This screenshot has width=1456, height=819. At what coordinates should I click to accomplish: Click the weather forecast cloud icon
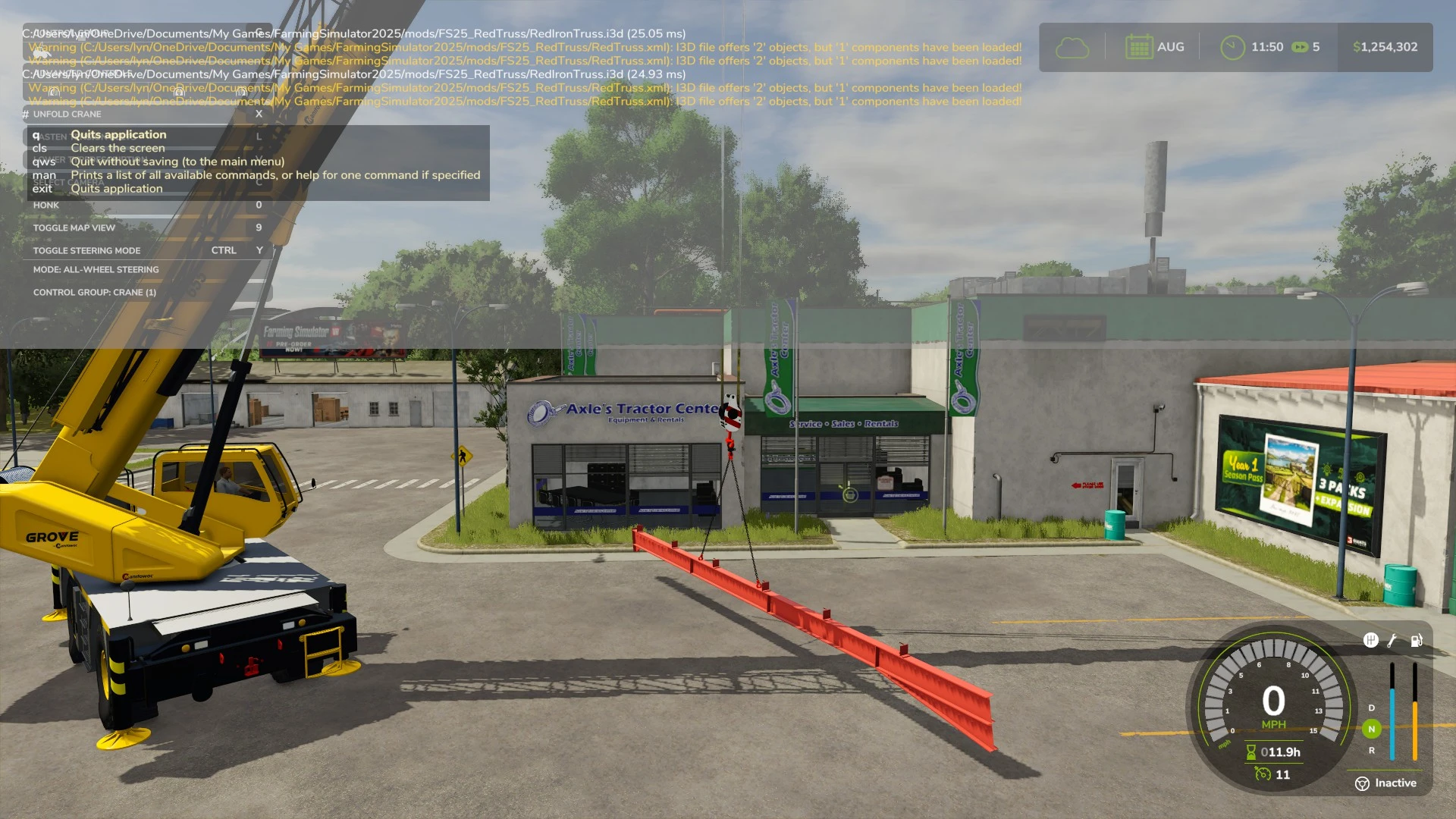[1072, 47]
